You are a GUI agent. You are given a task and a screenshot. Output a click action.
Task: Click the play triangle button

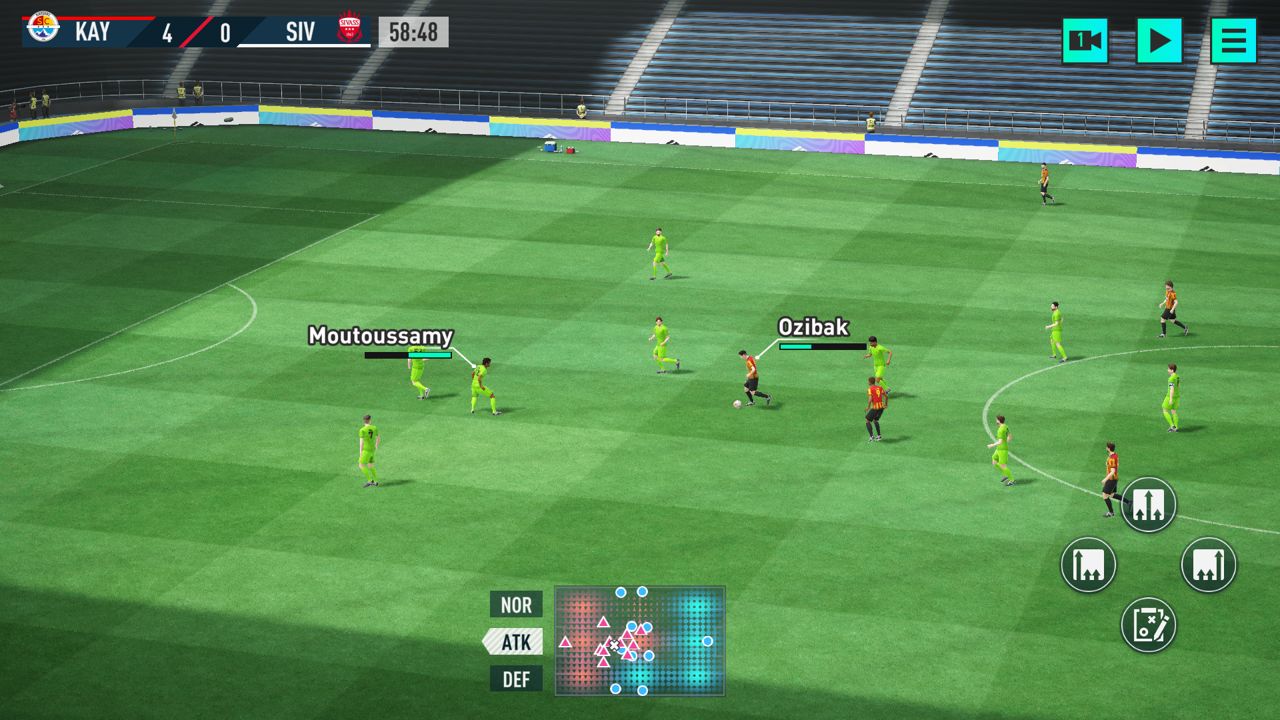1159,41
